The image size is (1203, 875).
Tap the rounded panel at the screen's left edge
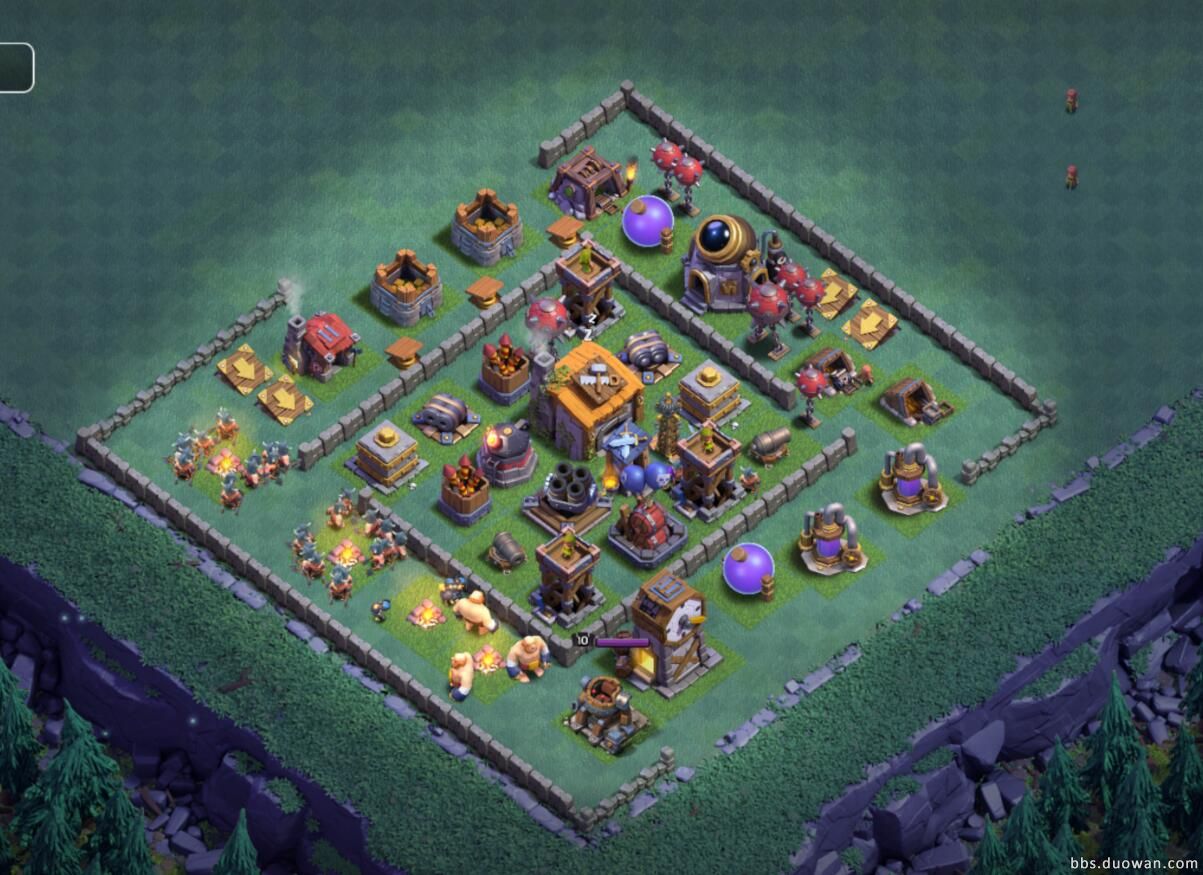click(15, 68)
